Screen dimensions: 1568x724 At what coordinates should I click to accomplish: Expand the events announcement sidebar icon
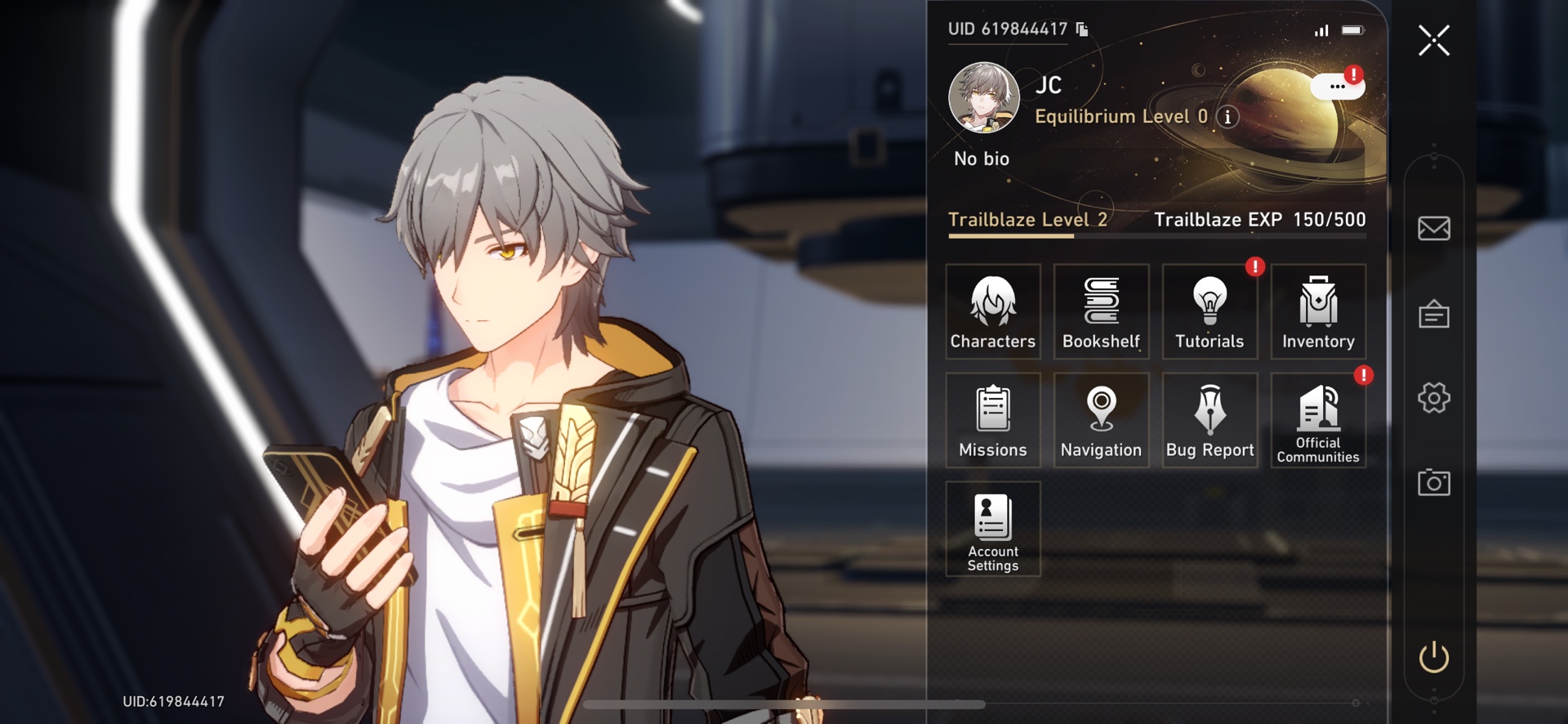(1435, 314)
